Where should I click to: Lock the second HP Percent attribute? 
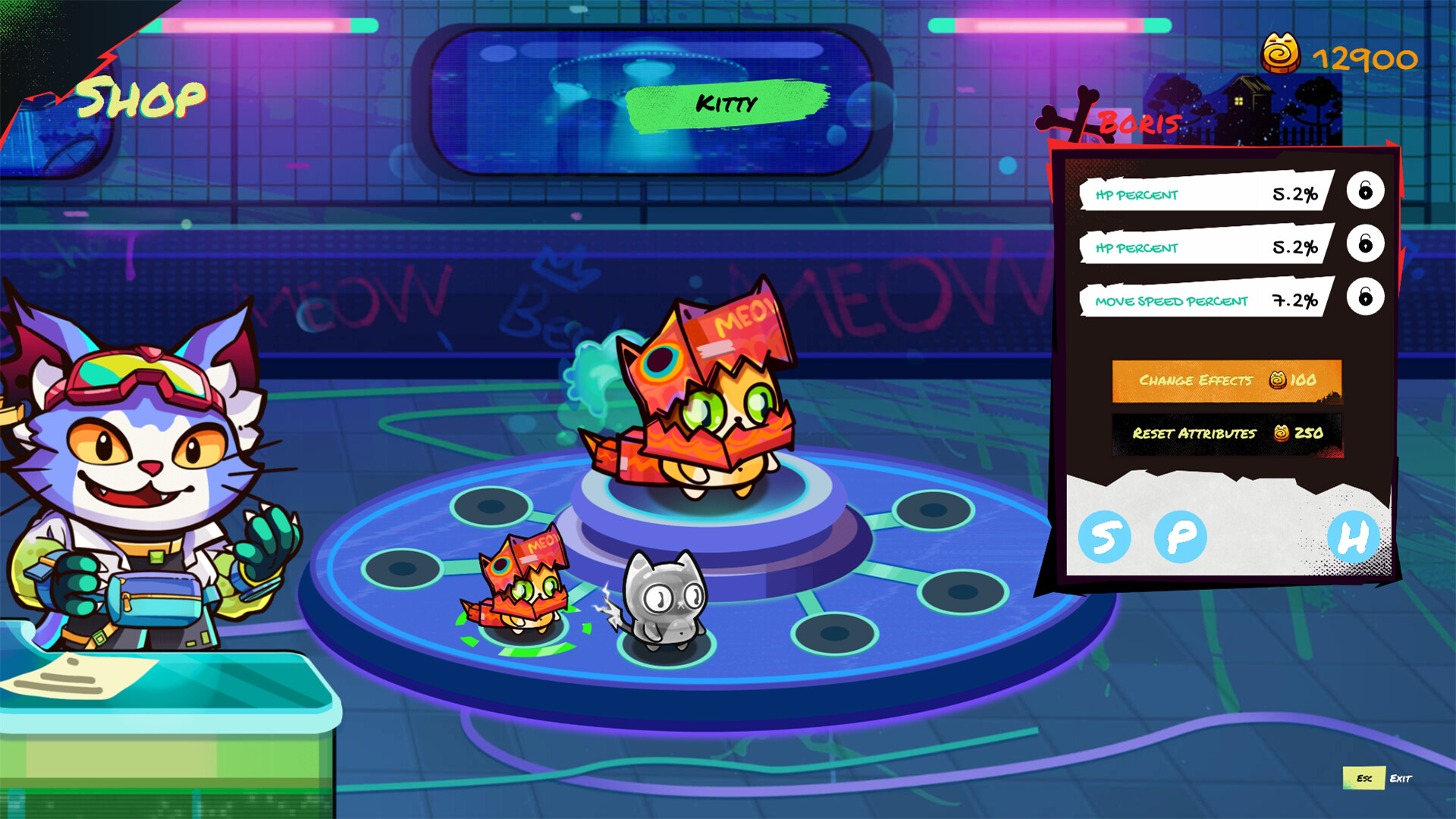[x=1363, y=246]
